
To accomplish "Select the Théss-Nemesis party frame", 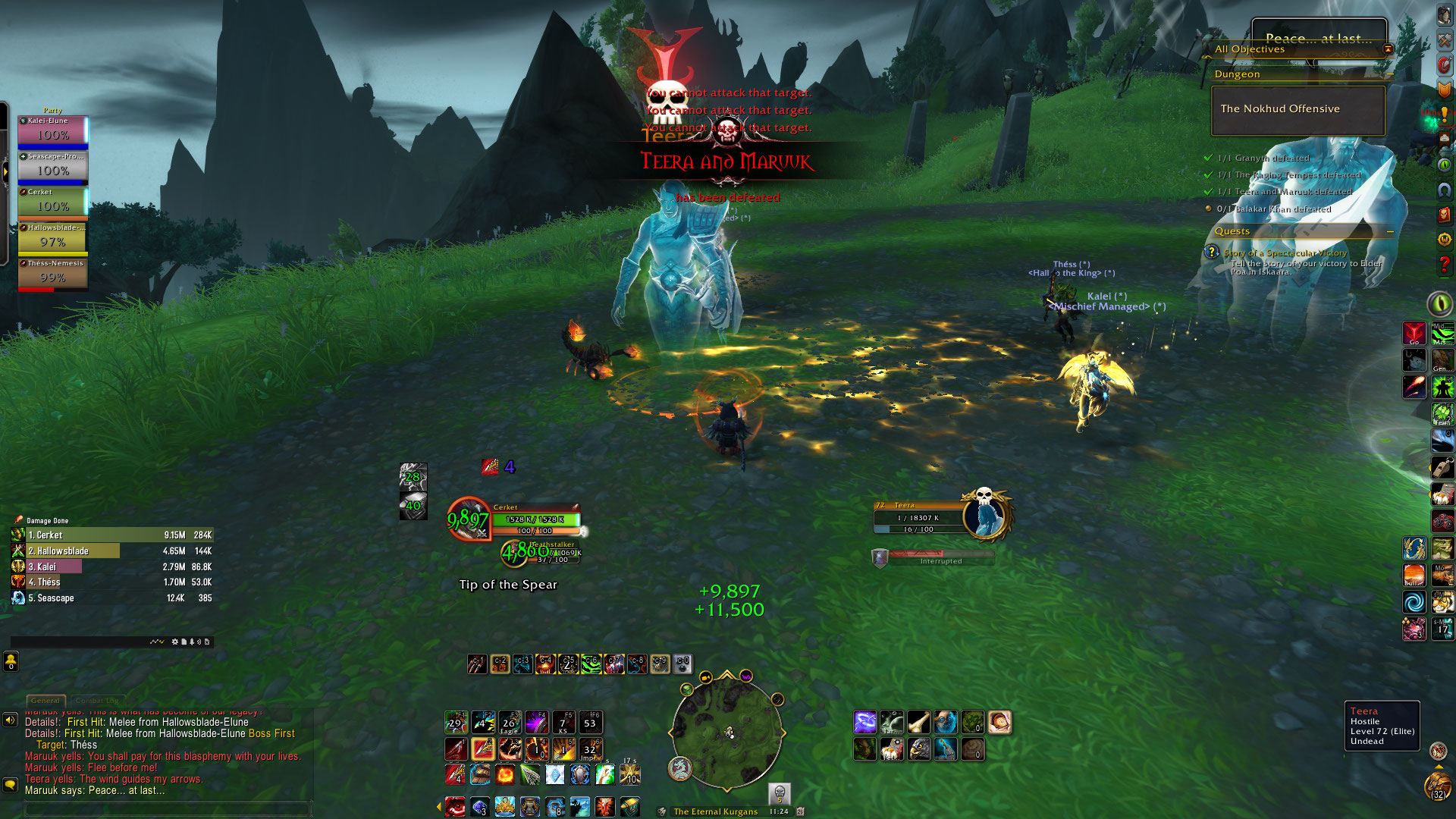I will pyautogui.click(x=53, y=274).
